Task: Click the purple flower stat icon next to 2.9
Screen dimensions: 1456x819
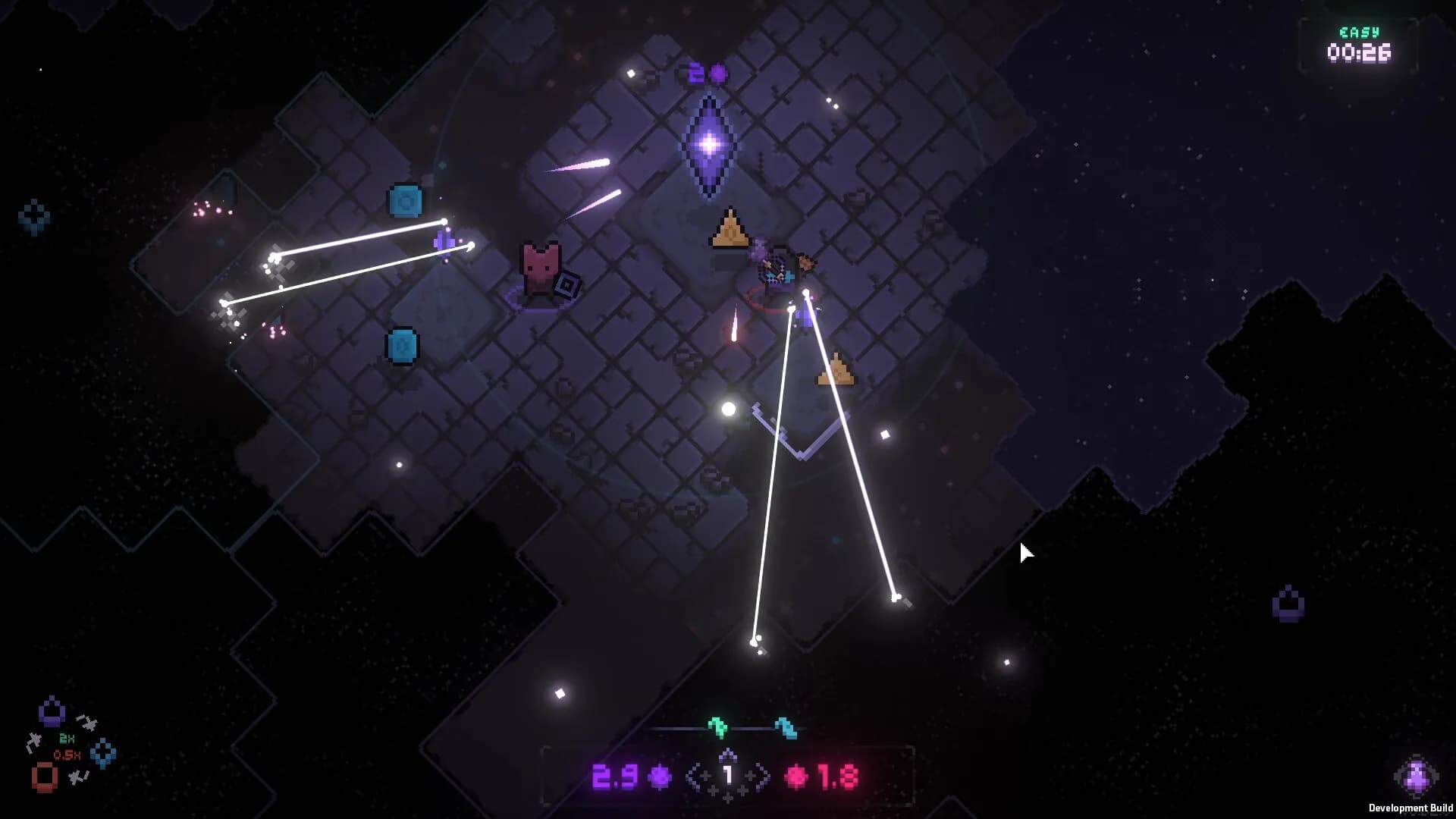Action: point(660,777)
